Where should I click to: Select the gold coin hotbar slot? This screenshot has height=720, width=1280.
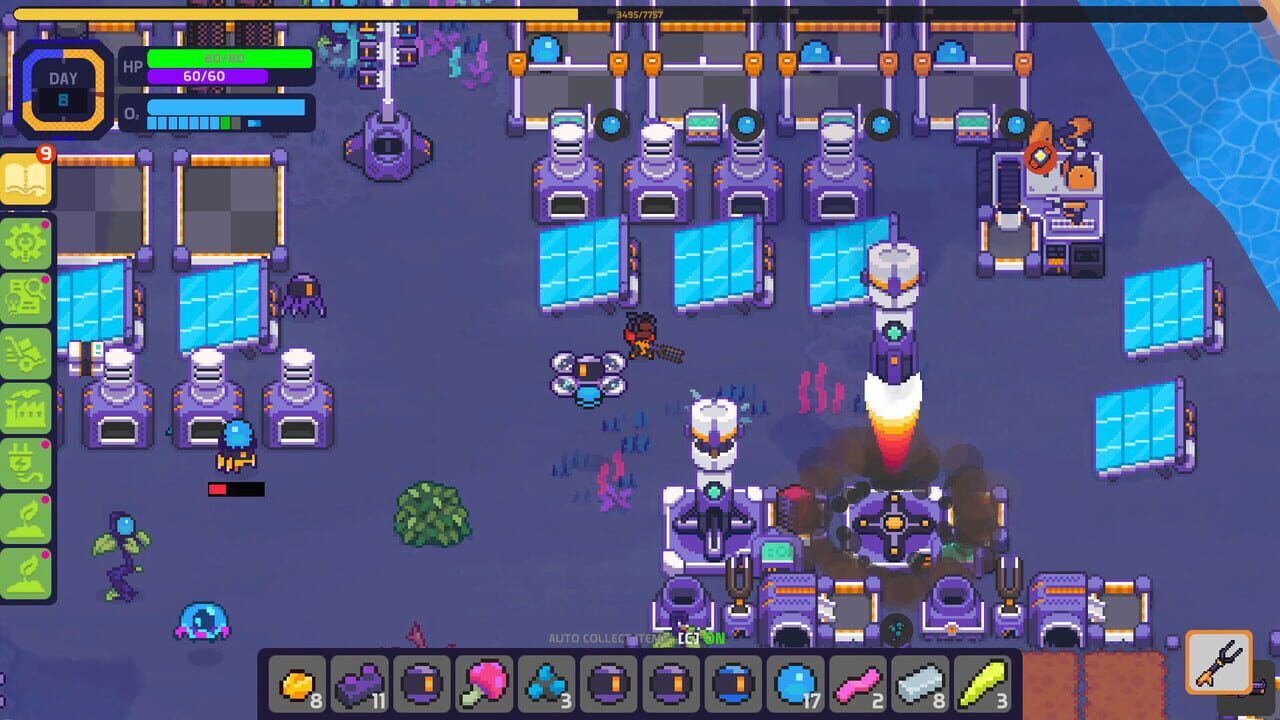(296, 686)
